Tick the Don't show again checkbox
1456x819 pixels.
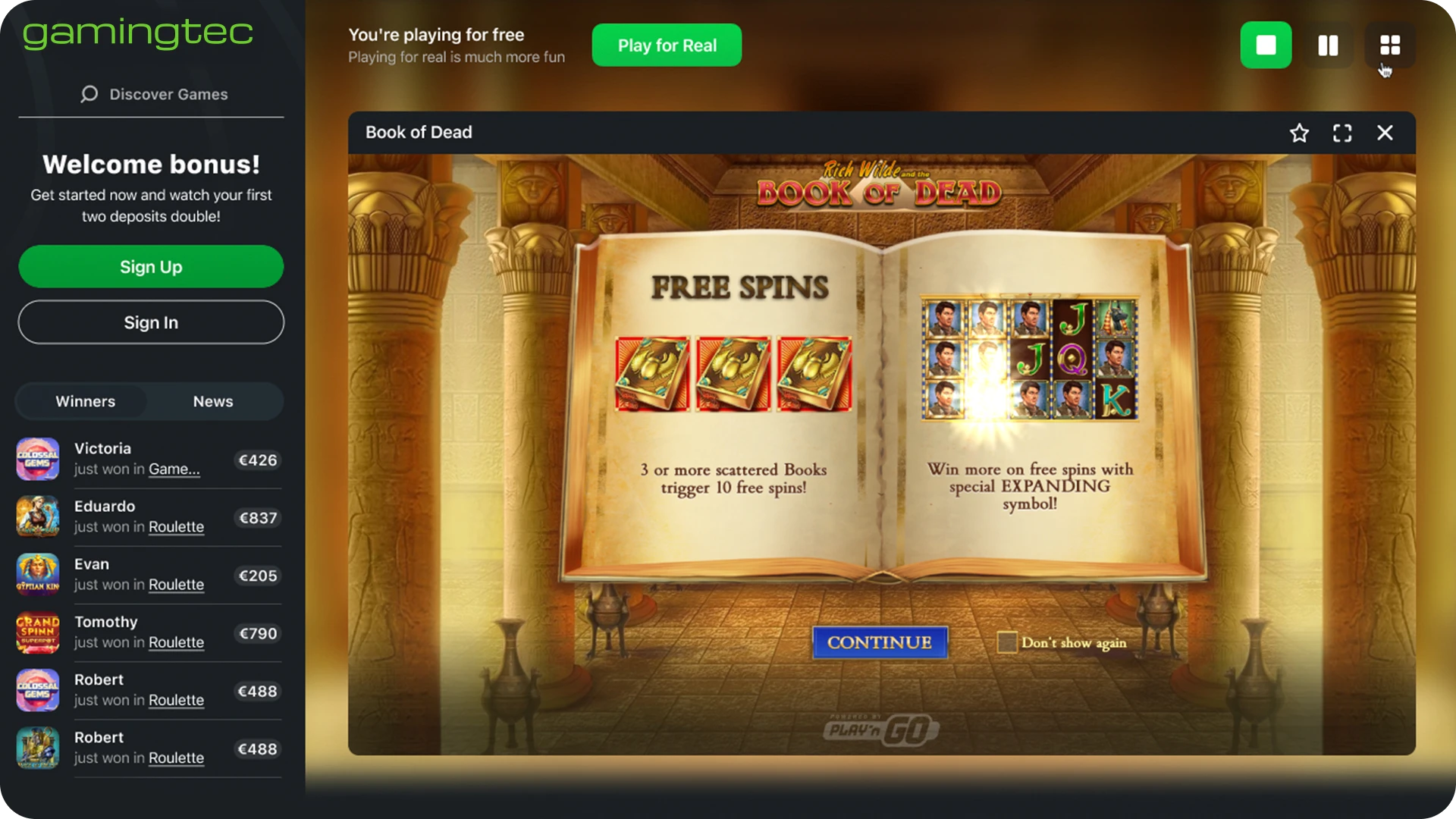tap(1007, 642)
